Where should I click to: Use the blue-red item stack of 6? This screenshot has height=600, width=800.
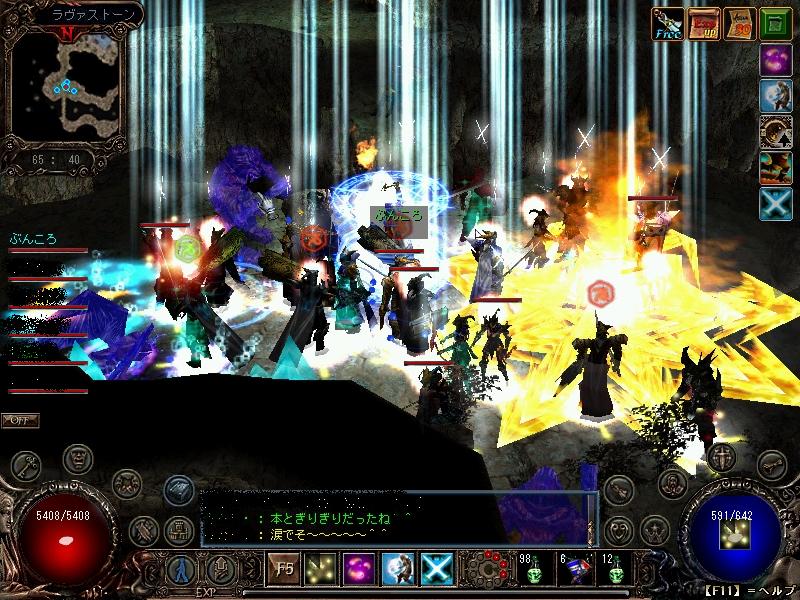click(573, 570)
